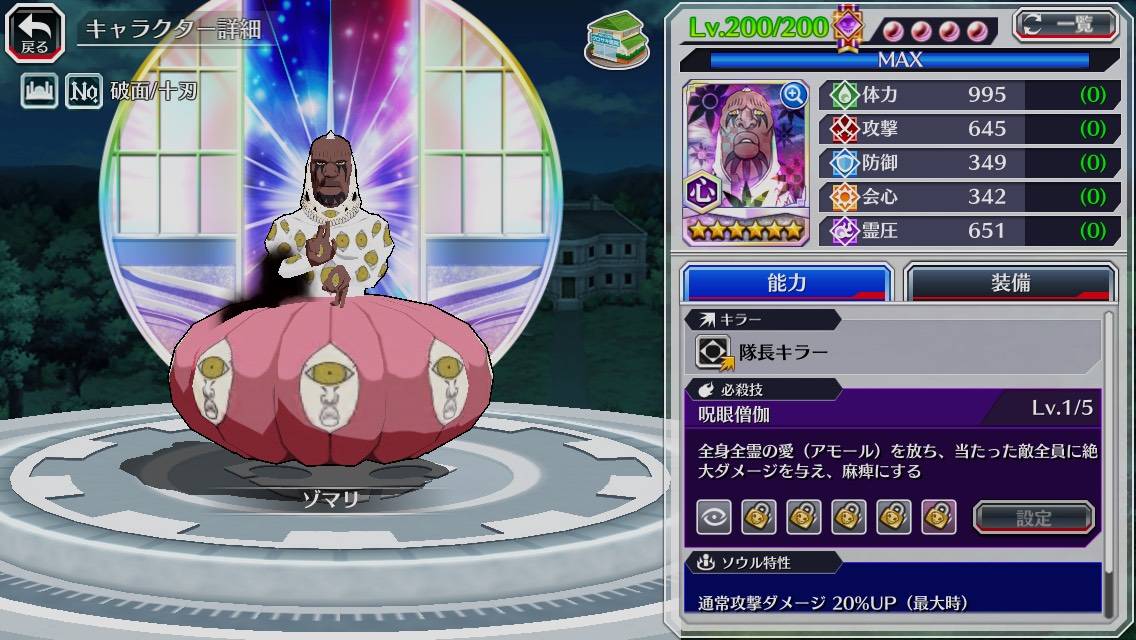Select the 攻撃 stat row
Viewport: 1136px width, 640px height.
click(969, 129)
